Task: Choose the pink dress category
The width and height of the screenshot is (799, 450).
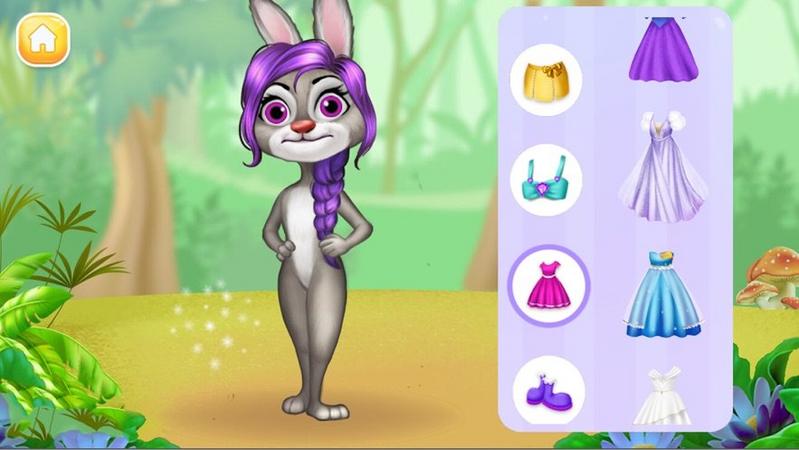Action: tap(548, 285)
